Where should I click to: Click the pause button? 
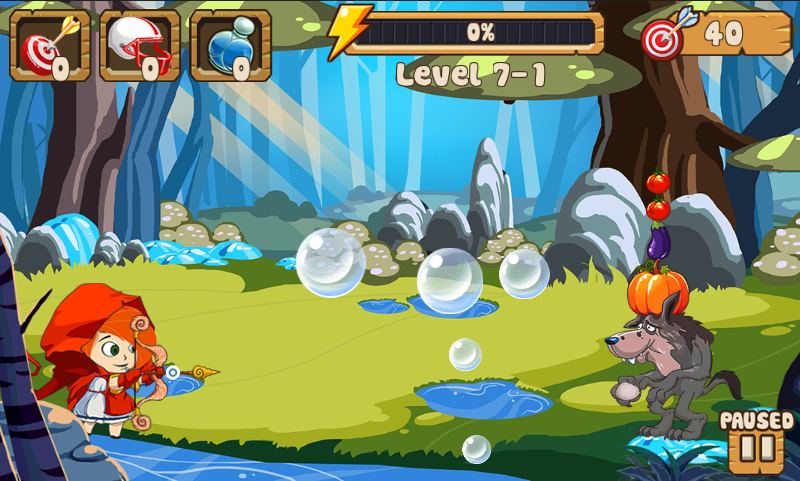click(x=756, y=449)
